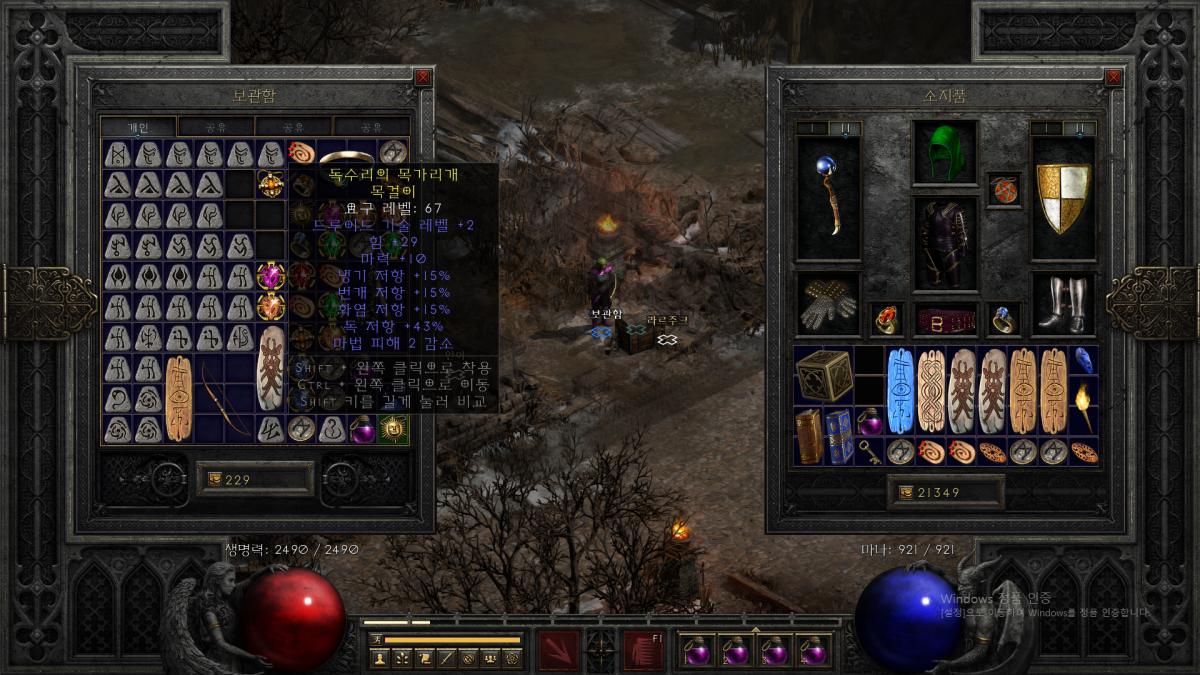Select the Horadric Cube in inventory
Image resolution: width=1200 pixels, height=675 pixels.
point(824,375)
